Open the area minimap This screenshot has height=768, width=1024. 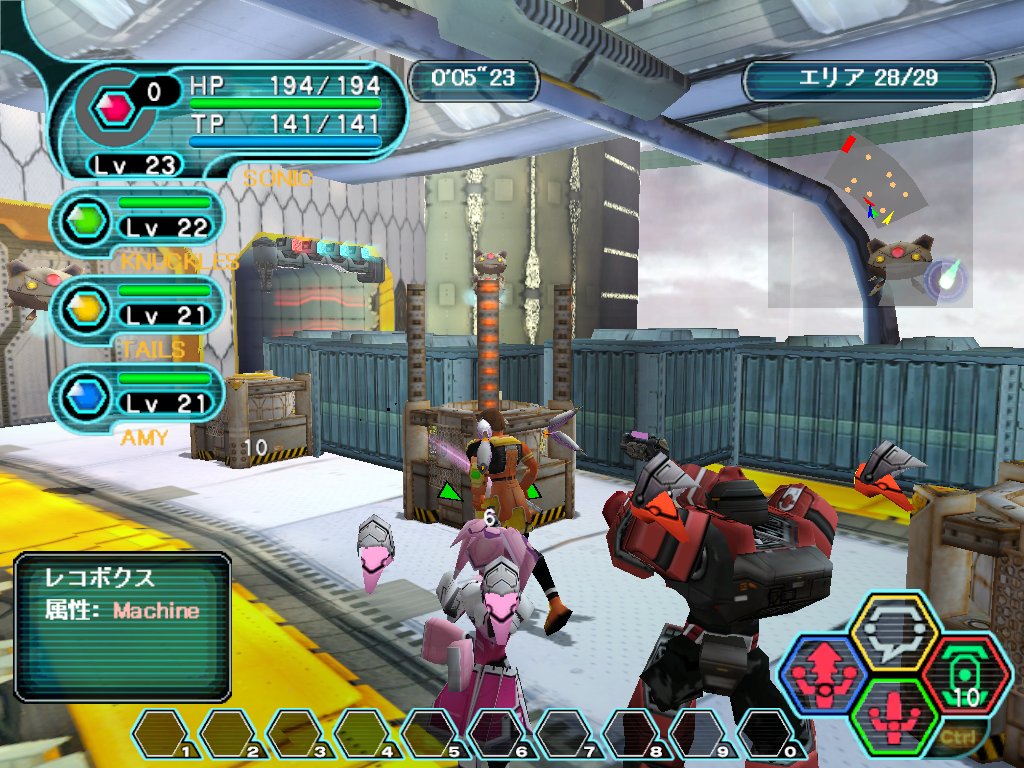(870, 218)
